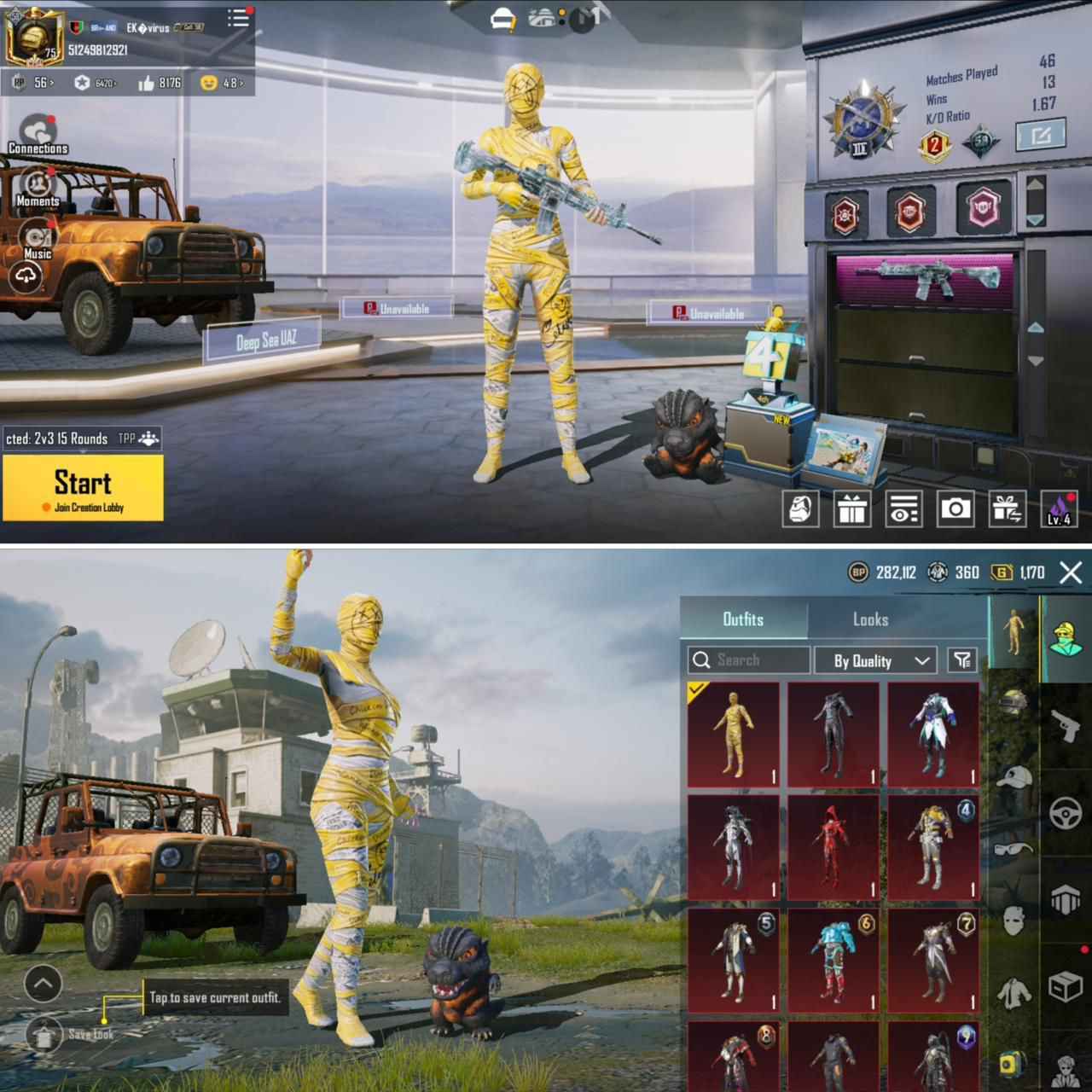
Task: Switch to the Looks tab
Action: [872, 619]
